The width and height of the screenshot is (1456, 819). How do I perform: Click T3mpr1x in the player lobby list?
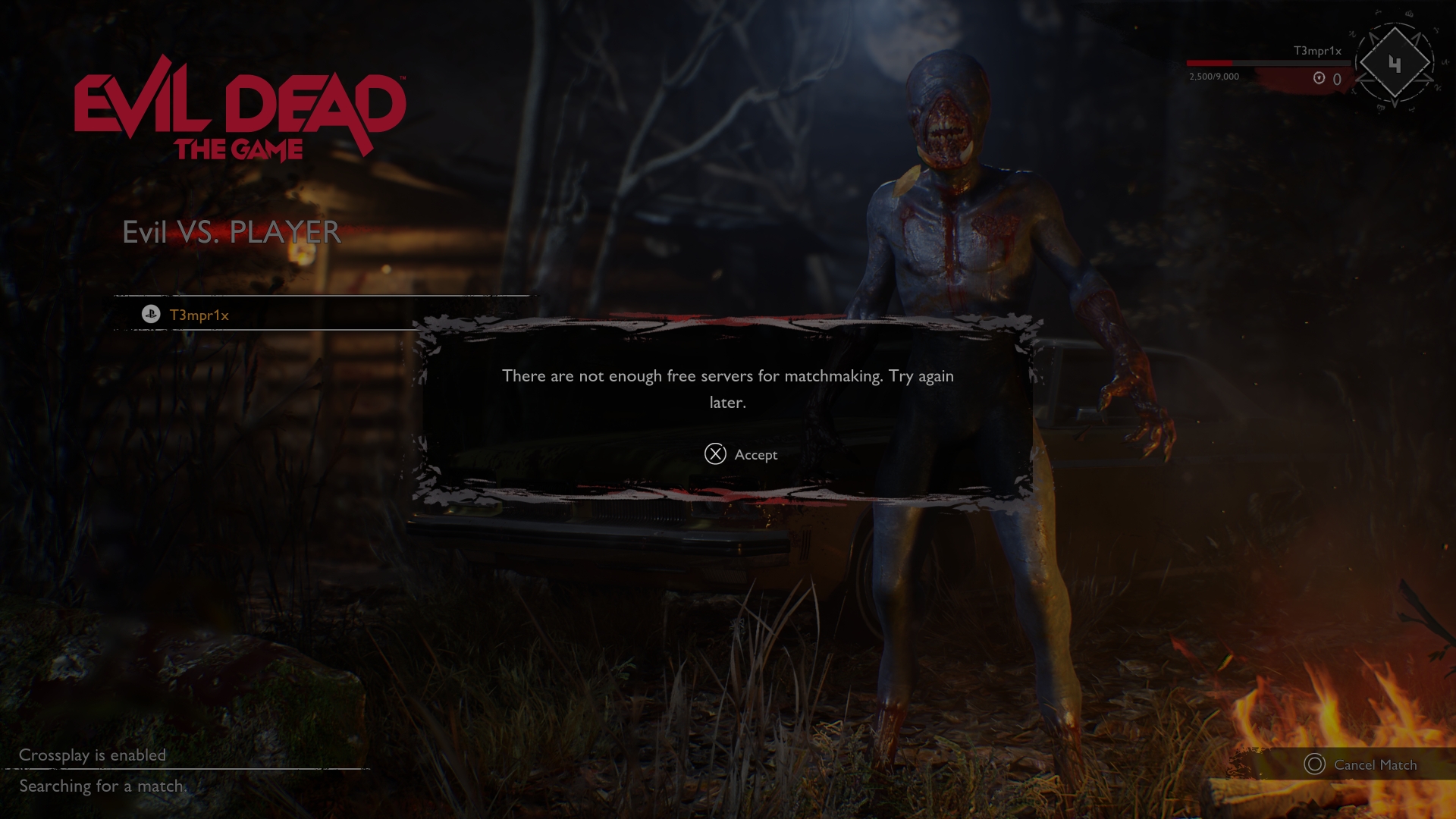(199, 313)
